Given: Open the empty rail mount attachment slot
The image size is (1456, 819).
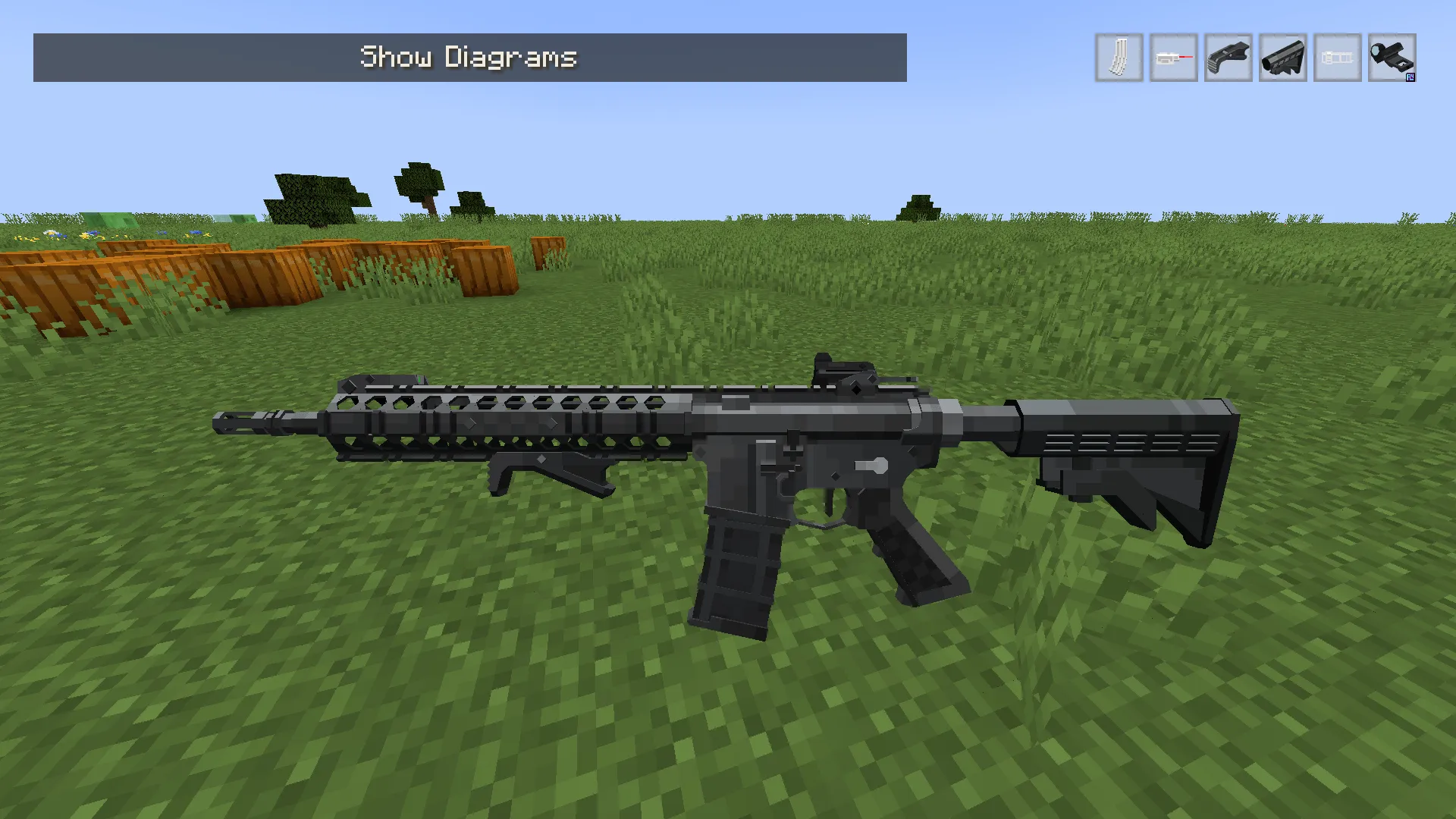Looking at the screenshot, I should pyautogui.click(x=1337, y=58).
